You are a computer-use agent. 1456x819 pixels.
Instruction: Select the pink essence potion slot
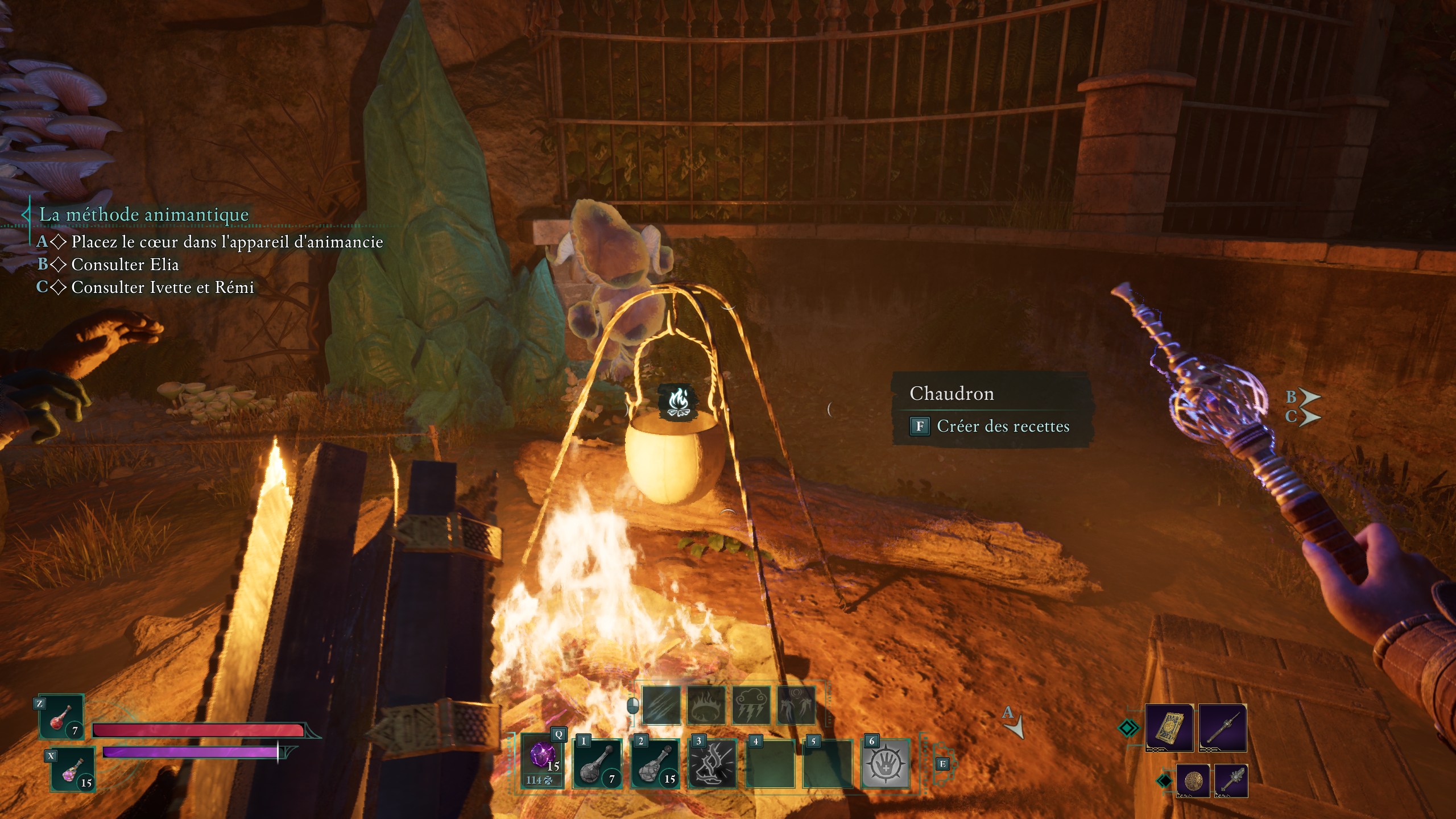73,770
